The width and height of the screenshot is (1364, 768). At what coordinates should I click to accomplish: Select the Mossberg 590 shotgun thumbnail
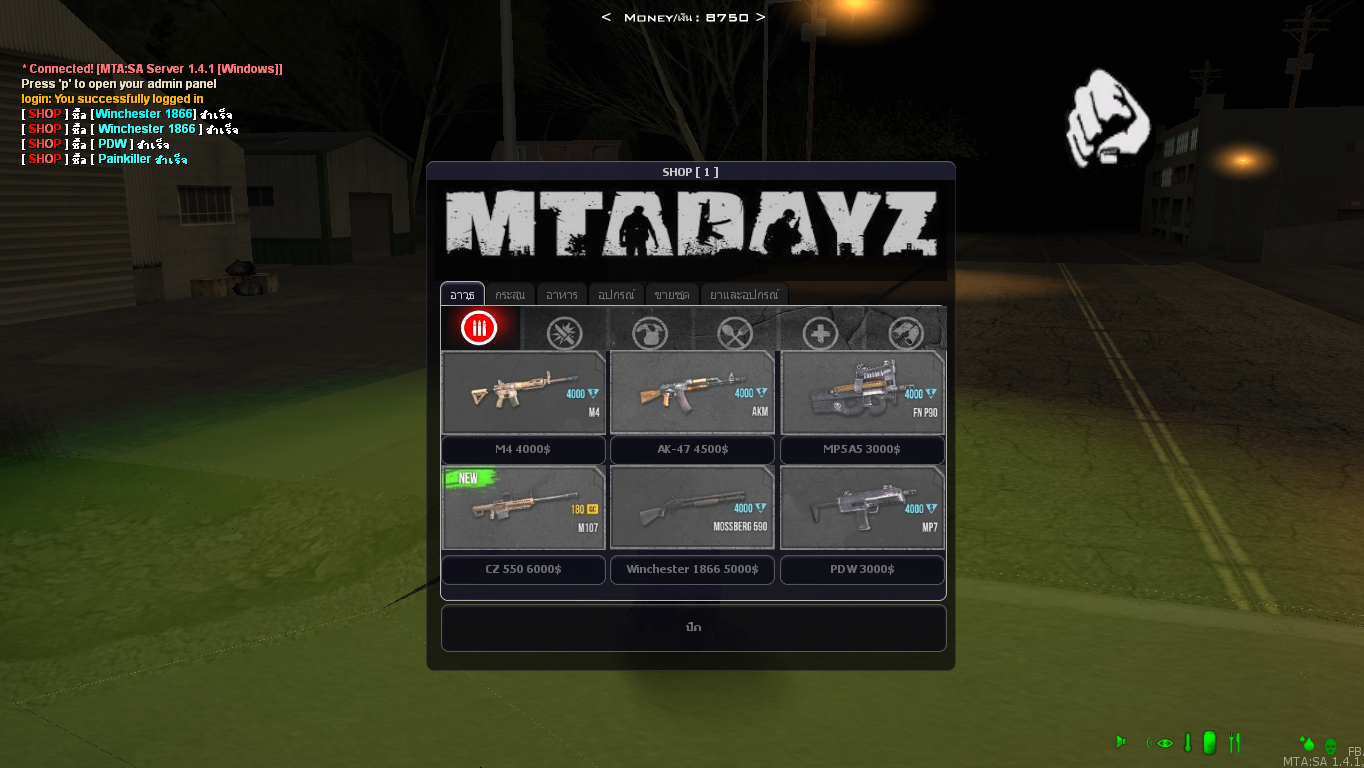pyautogui.click(x=692, y=507)
